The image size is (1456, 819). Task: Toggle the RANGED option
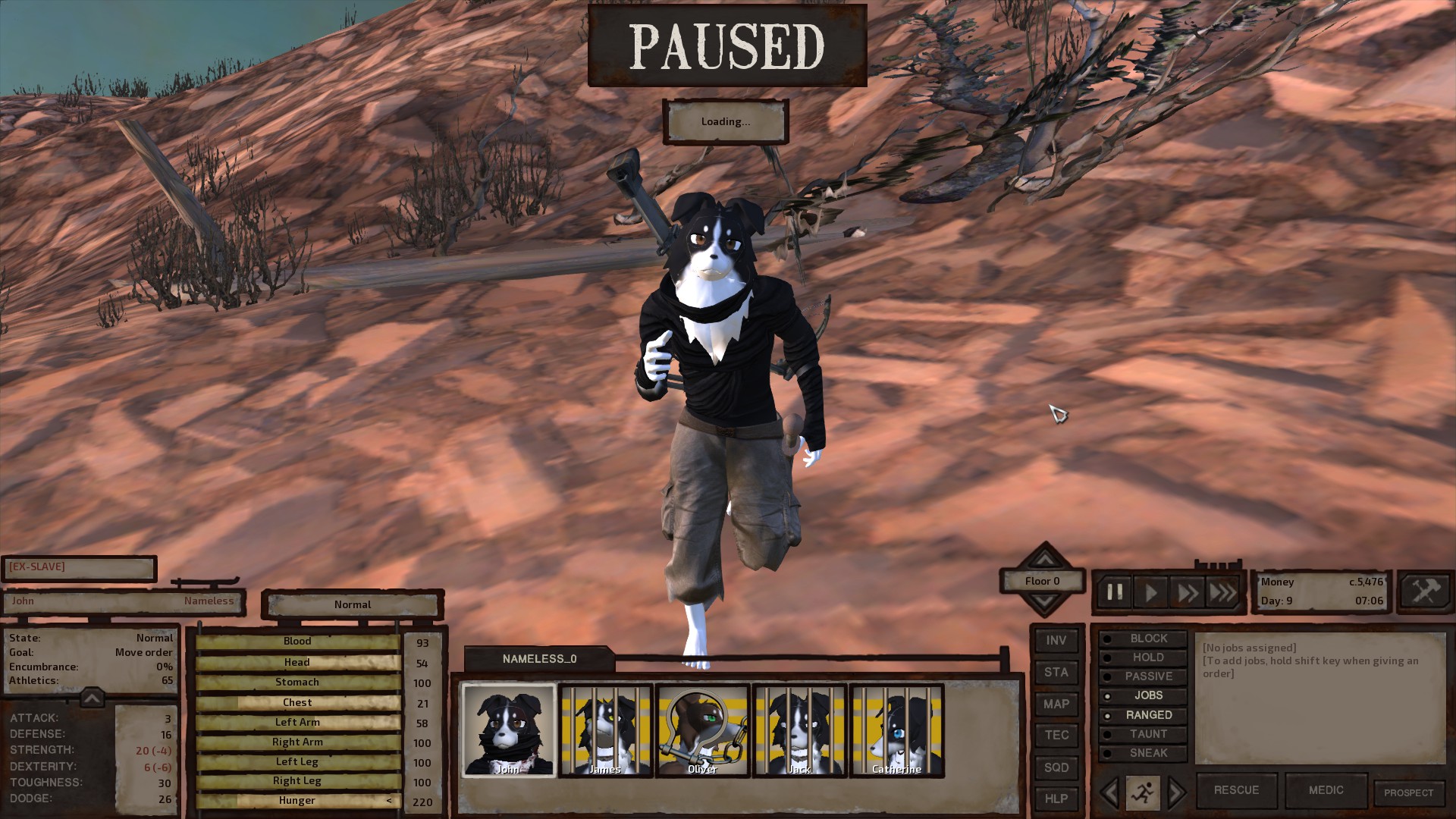point(1143,715)
